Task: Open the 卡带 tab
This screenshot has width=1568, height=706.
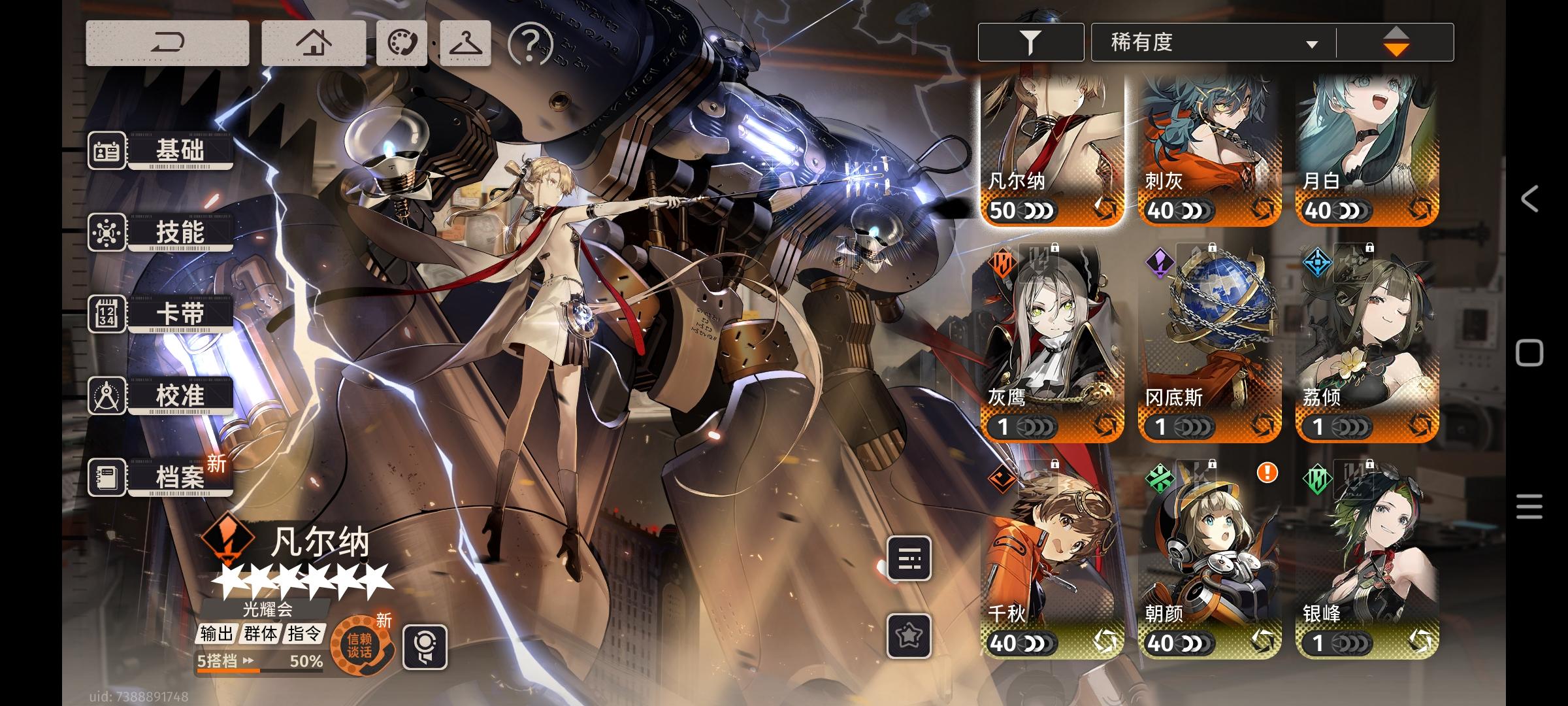Action: pos(161,314)
